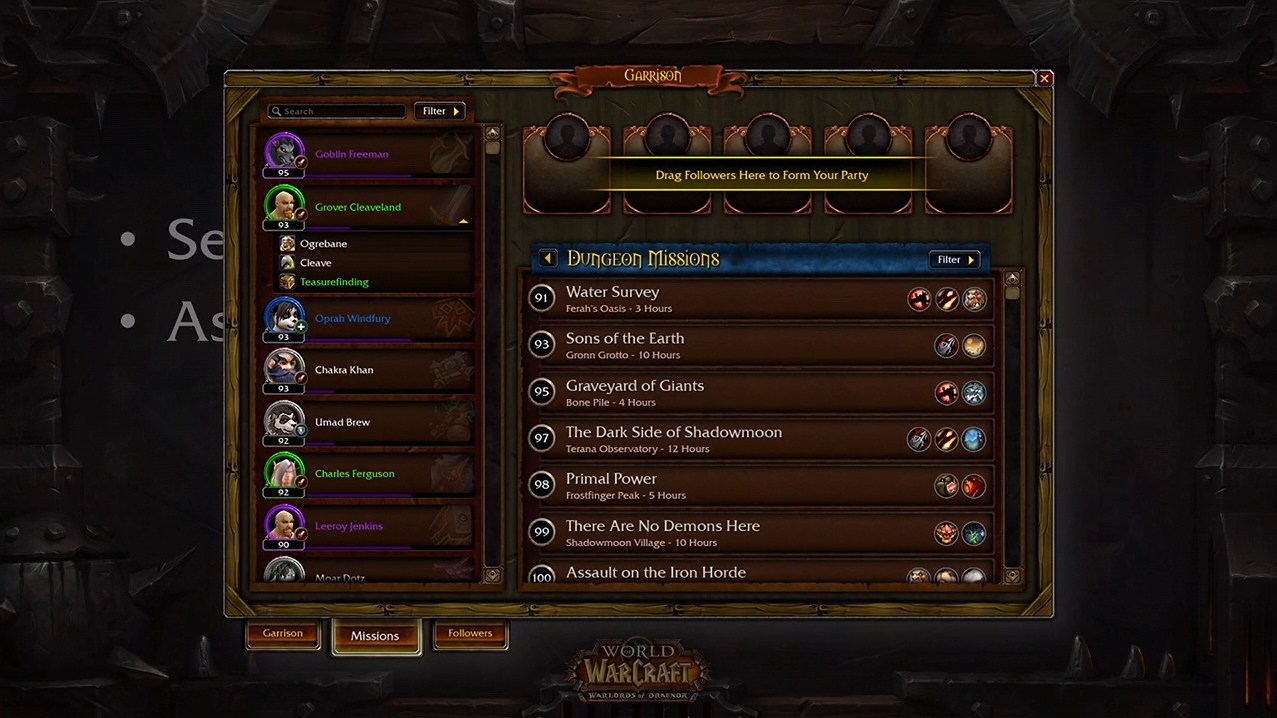Screen dimensions: 1277x718
Task: Close the Garrison window
Action: click(x=1044, y=78)
